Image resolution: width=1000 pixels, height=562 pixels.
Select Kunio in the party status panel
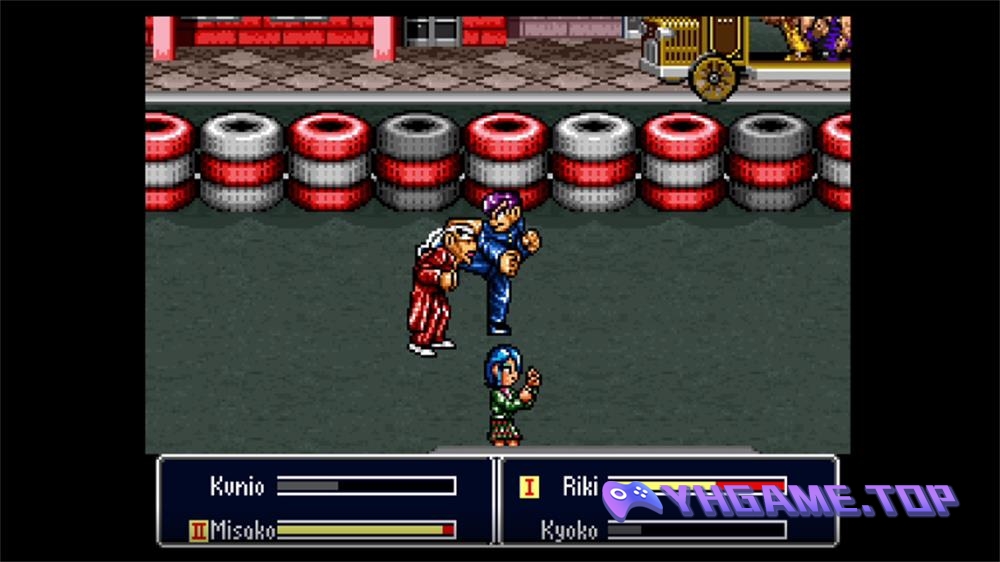point(237,487)
